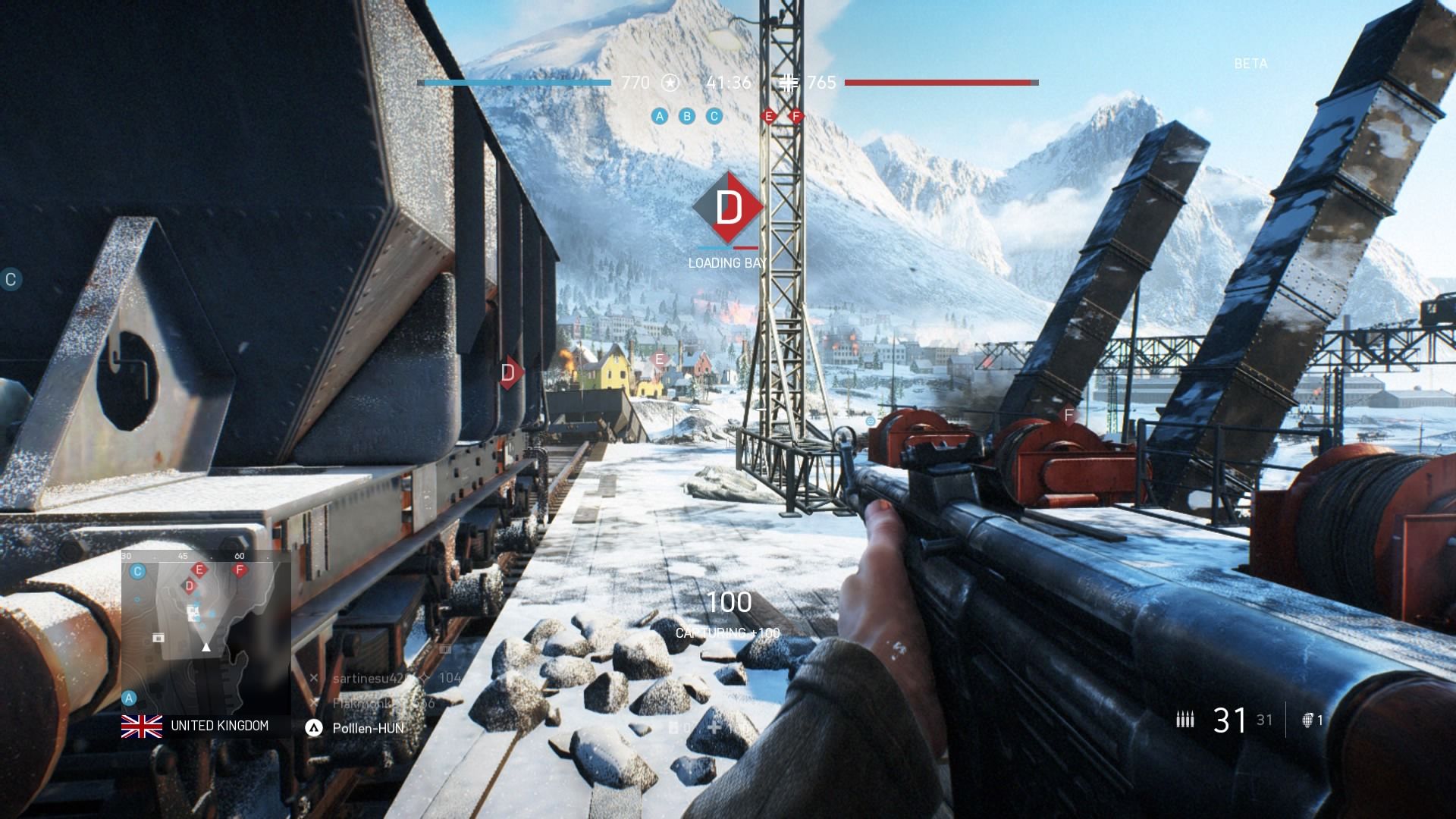Select the grenade icon
Image resolution: width=1456 pixels, height=819 pixels.
[1308, 720]
